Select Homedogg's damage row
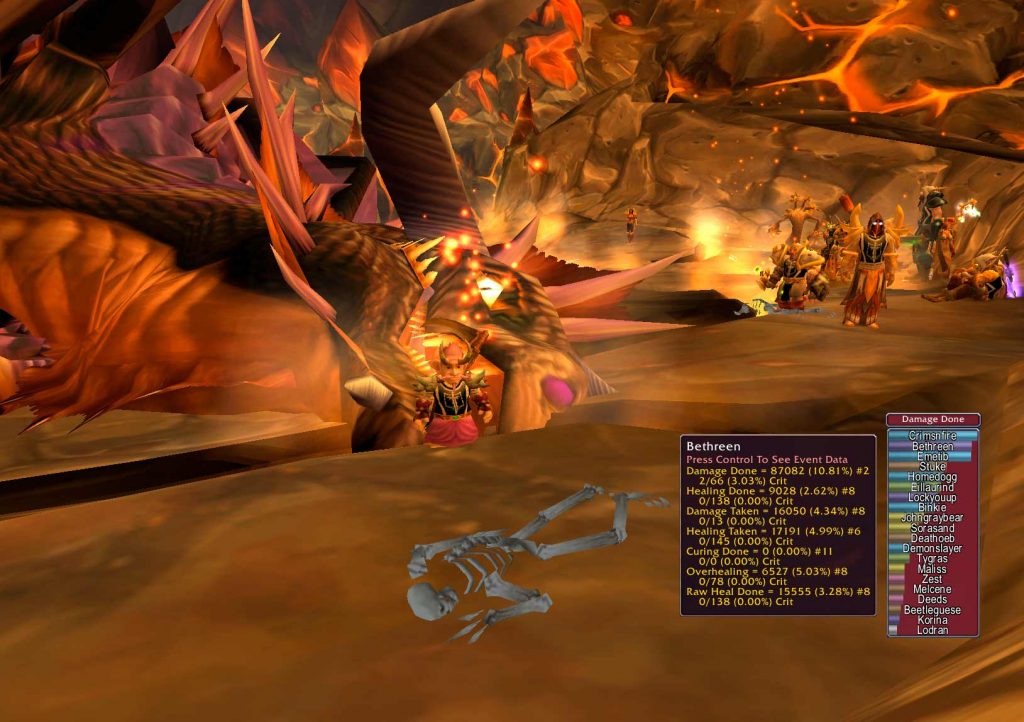 932,477
